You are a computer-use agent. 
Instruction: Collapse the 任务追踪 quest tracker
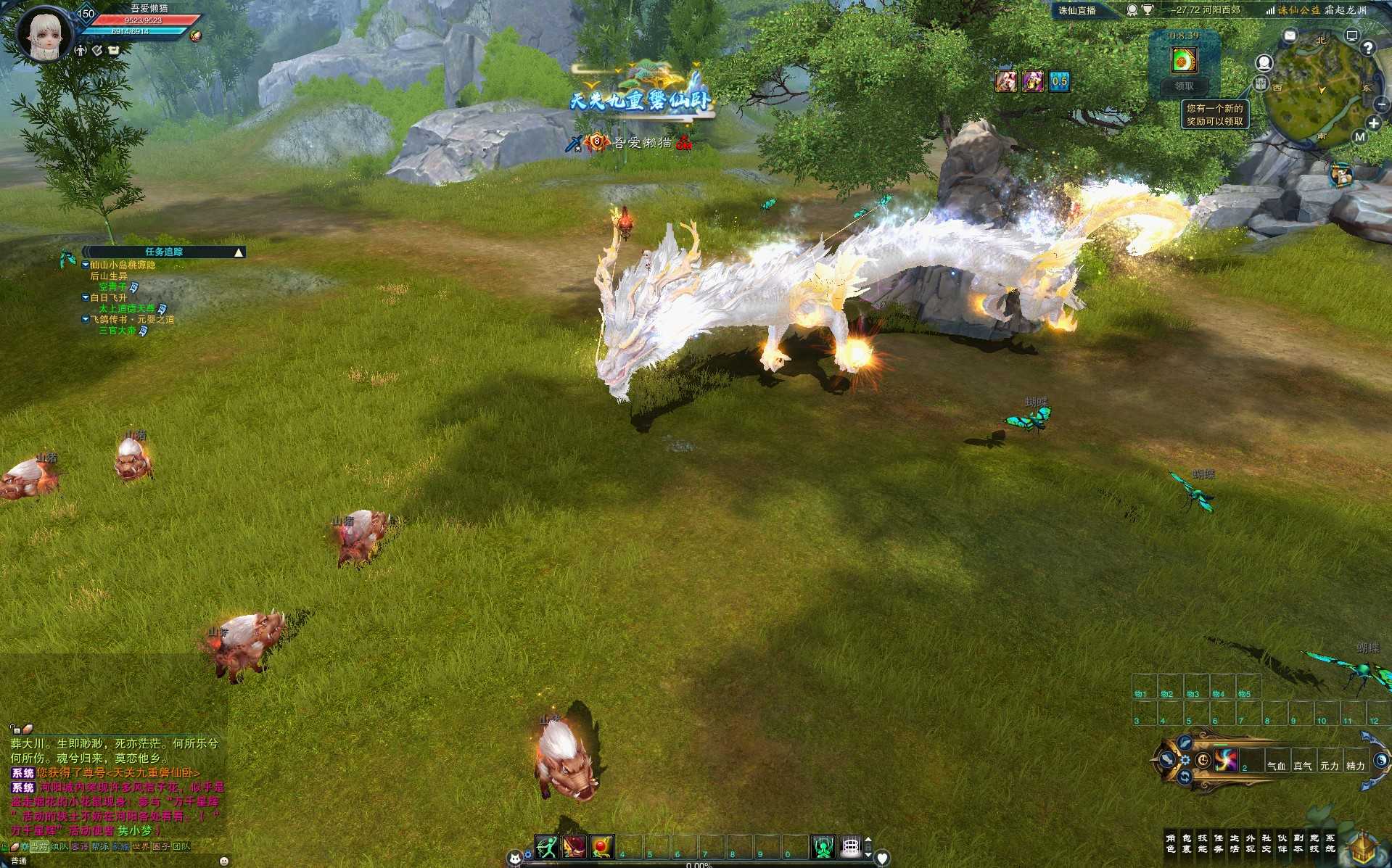point(239,252)
